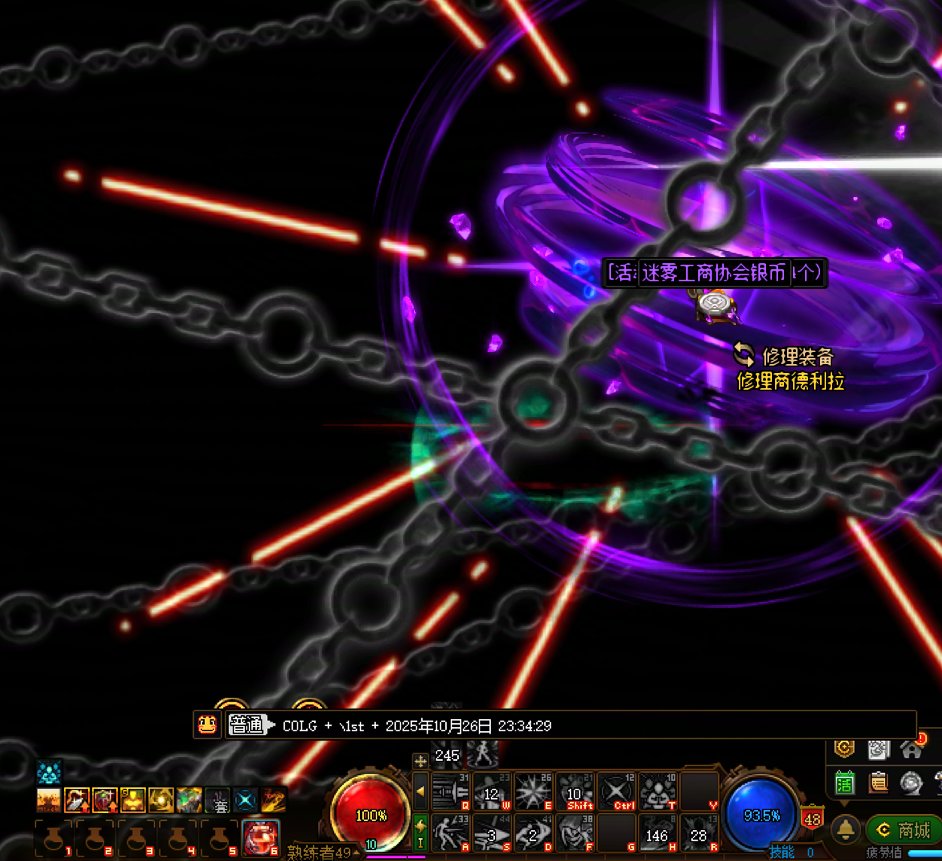Image resolution: width=942 pixels, height=861 pixels.
Task: Open the green 活 activity calendar icon
Action: click(x=845, y=782)
